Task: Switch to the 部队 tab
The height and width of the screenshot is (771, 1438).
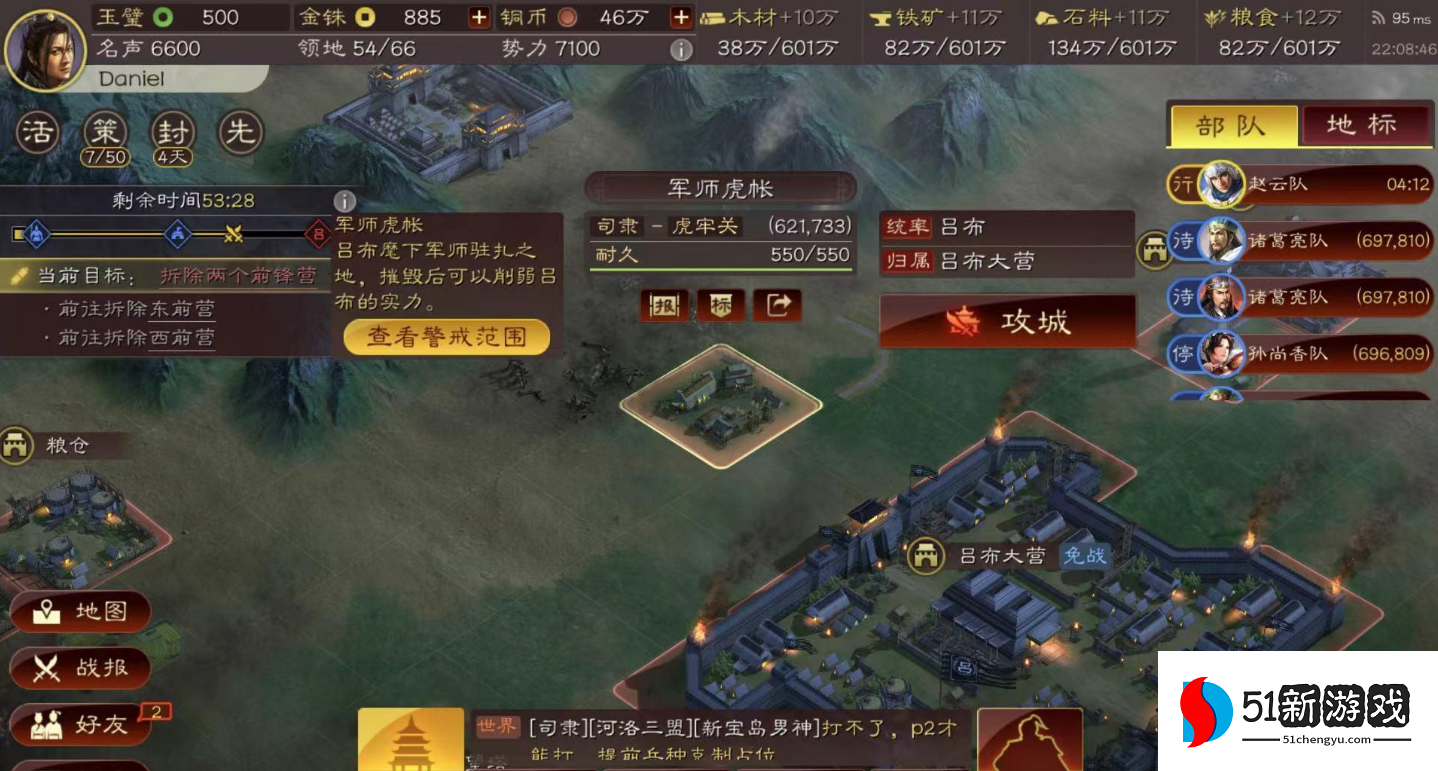Action: coord(1232,124)
